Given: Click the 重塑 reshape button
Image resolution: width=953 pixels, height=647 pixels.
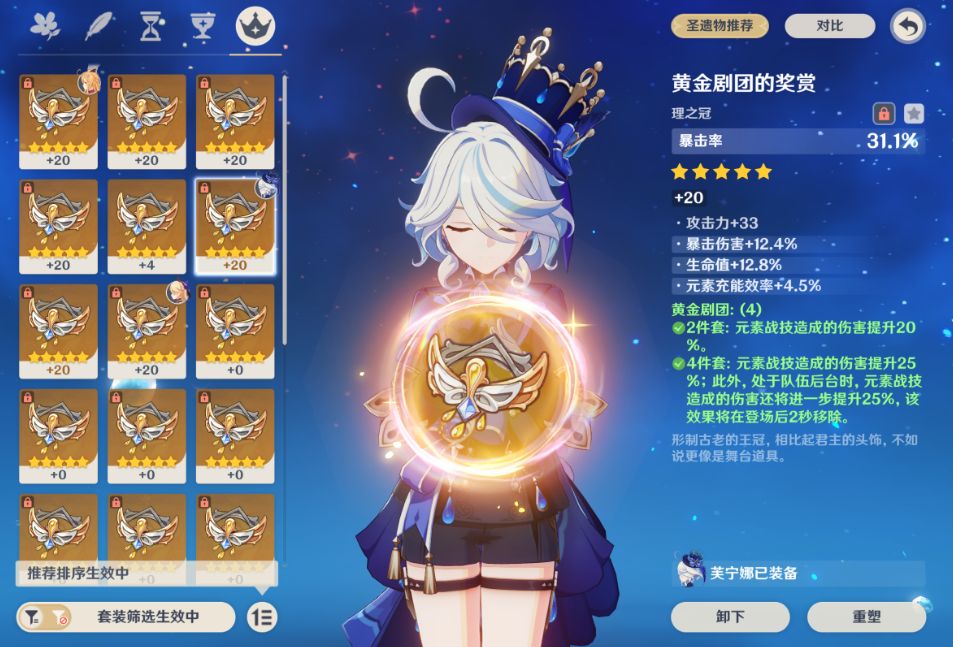Looking at the screenshot, I should tap(866, 617).
